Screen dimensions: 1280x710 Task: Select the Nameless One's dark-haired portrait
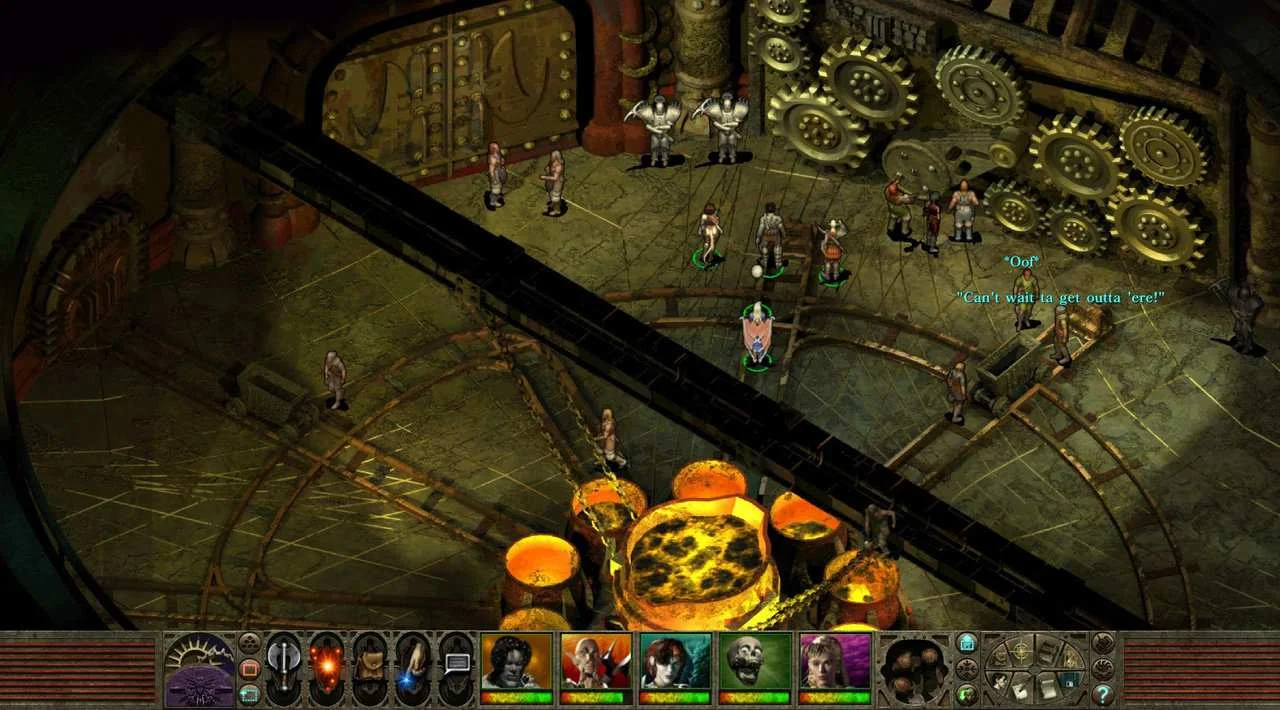point(516,662)
